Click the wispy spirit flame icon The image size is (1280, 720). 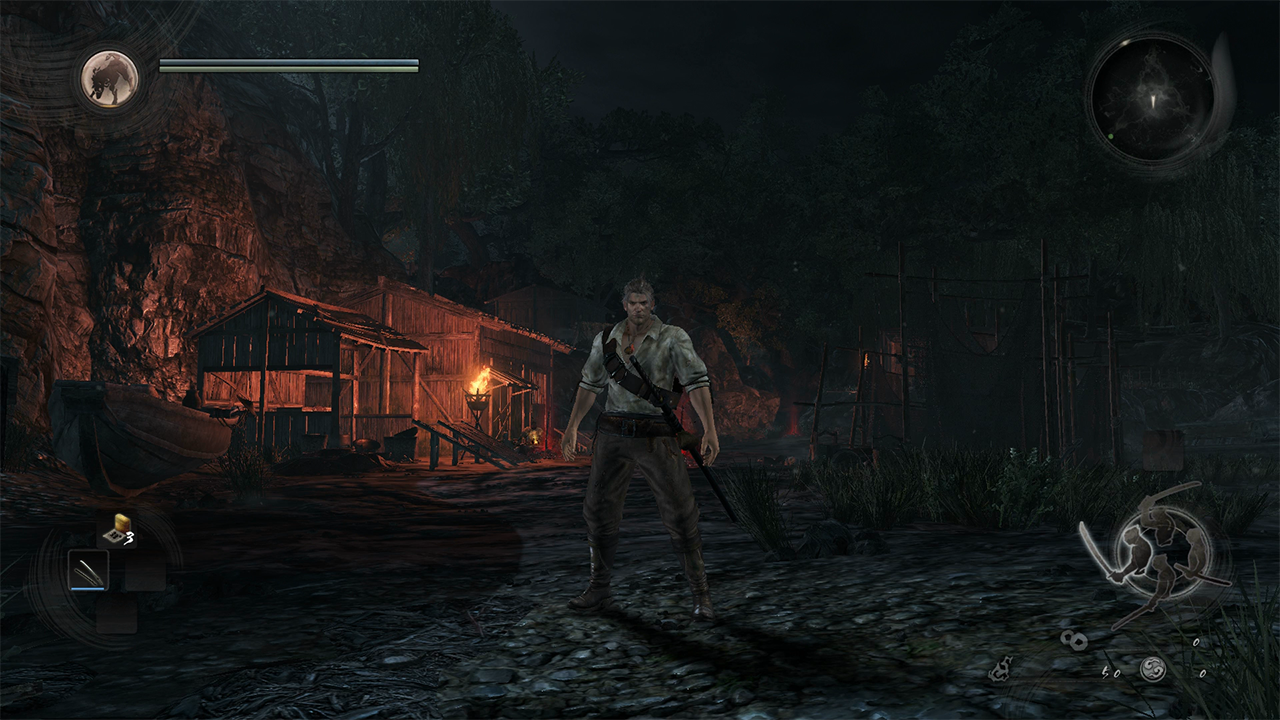tap(999, 670)
